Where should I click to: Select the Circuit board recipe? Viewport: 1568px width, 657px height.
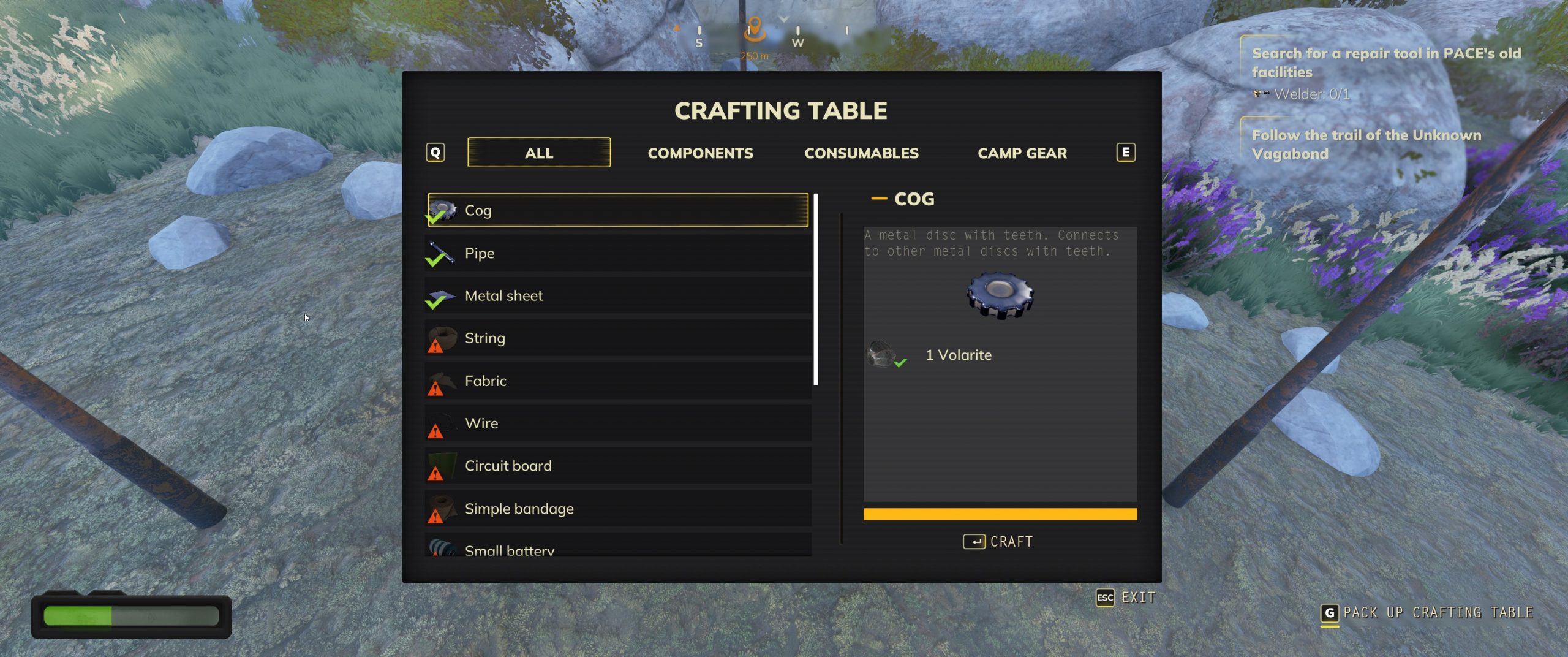click(x=617, y=466)
